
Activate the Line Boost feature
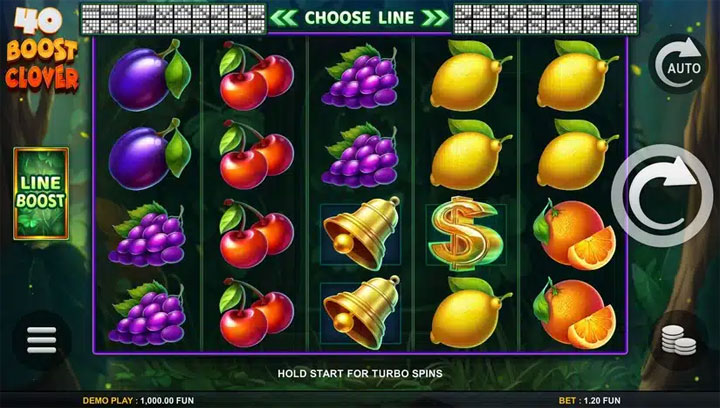[x=40, y=193]
